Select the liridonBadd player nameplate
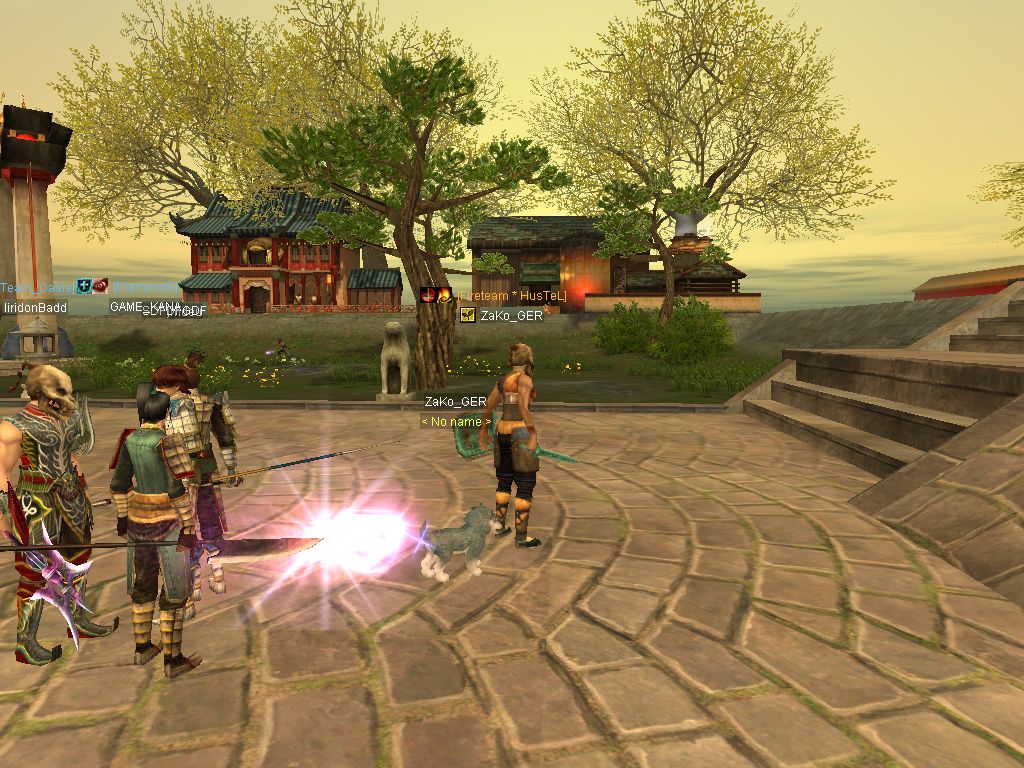This screenshot has width=1024, height=768. click(x=35, y=308)
